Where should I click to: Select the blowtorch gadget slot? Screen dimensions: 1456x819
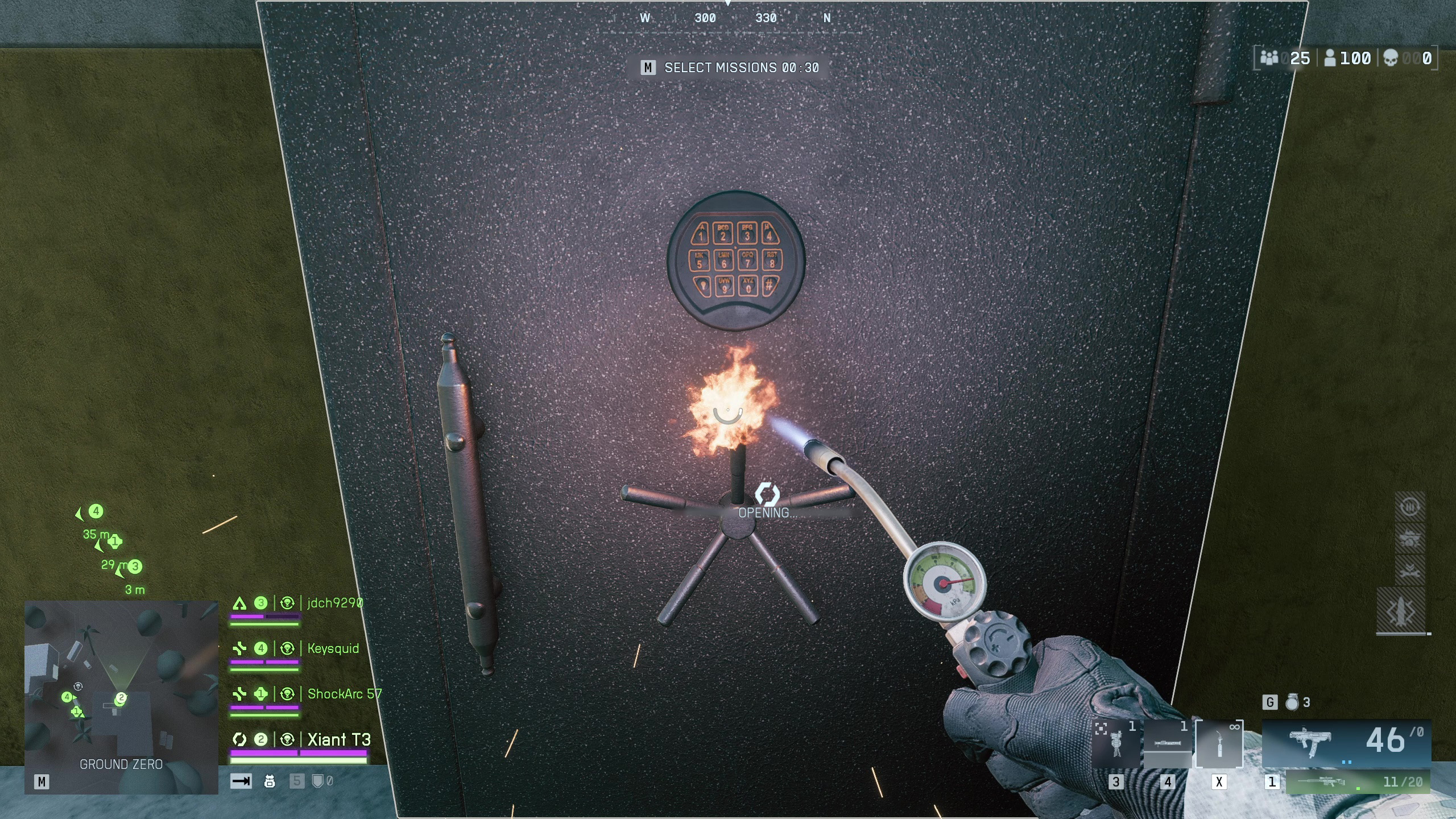[x=1219, y=743]
